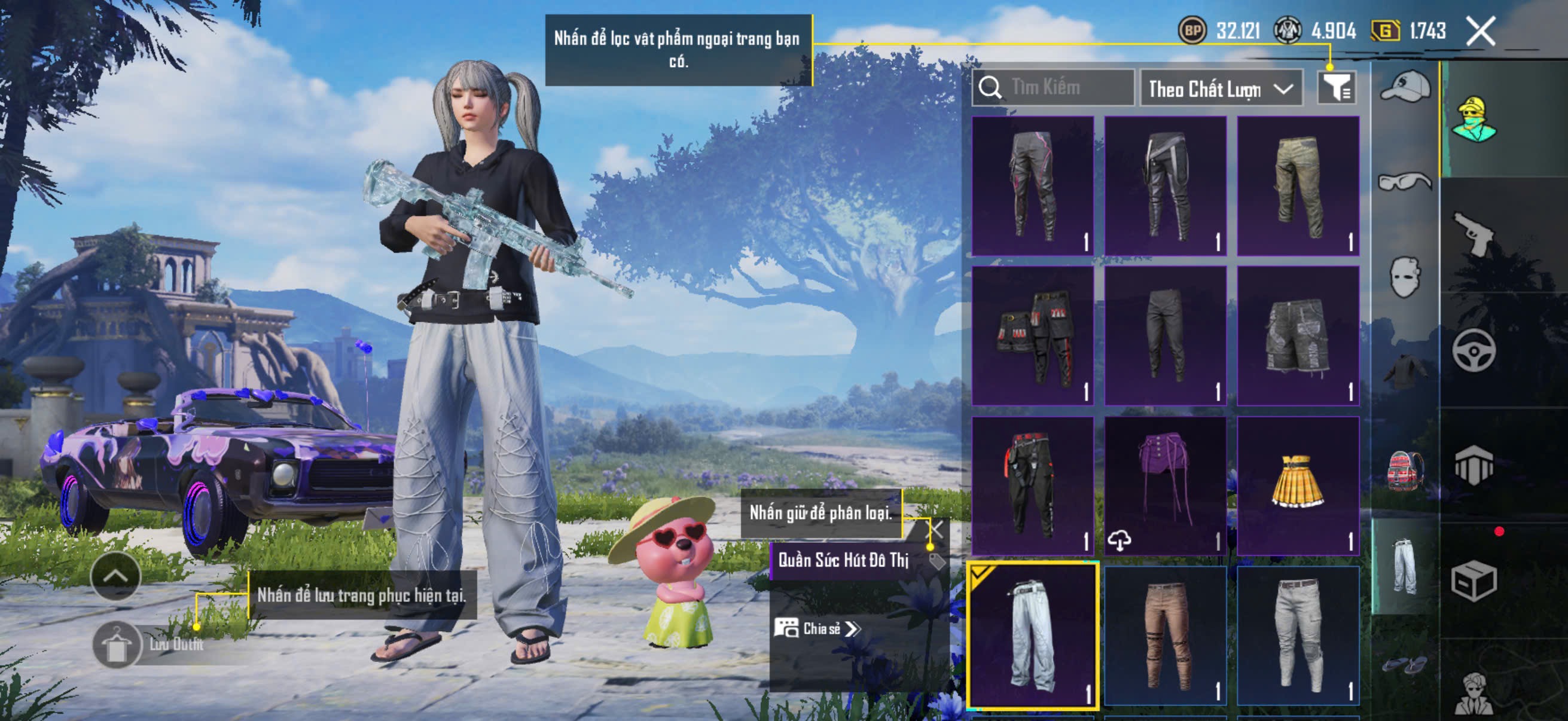1568x721 pixels.
Task: Open the backpack category
Action: [1405, 470]
